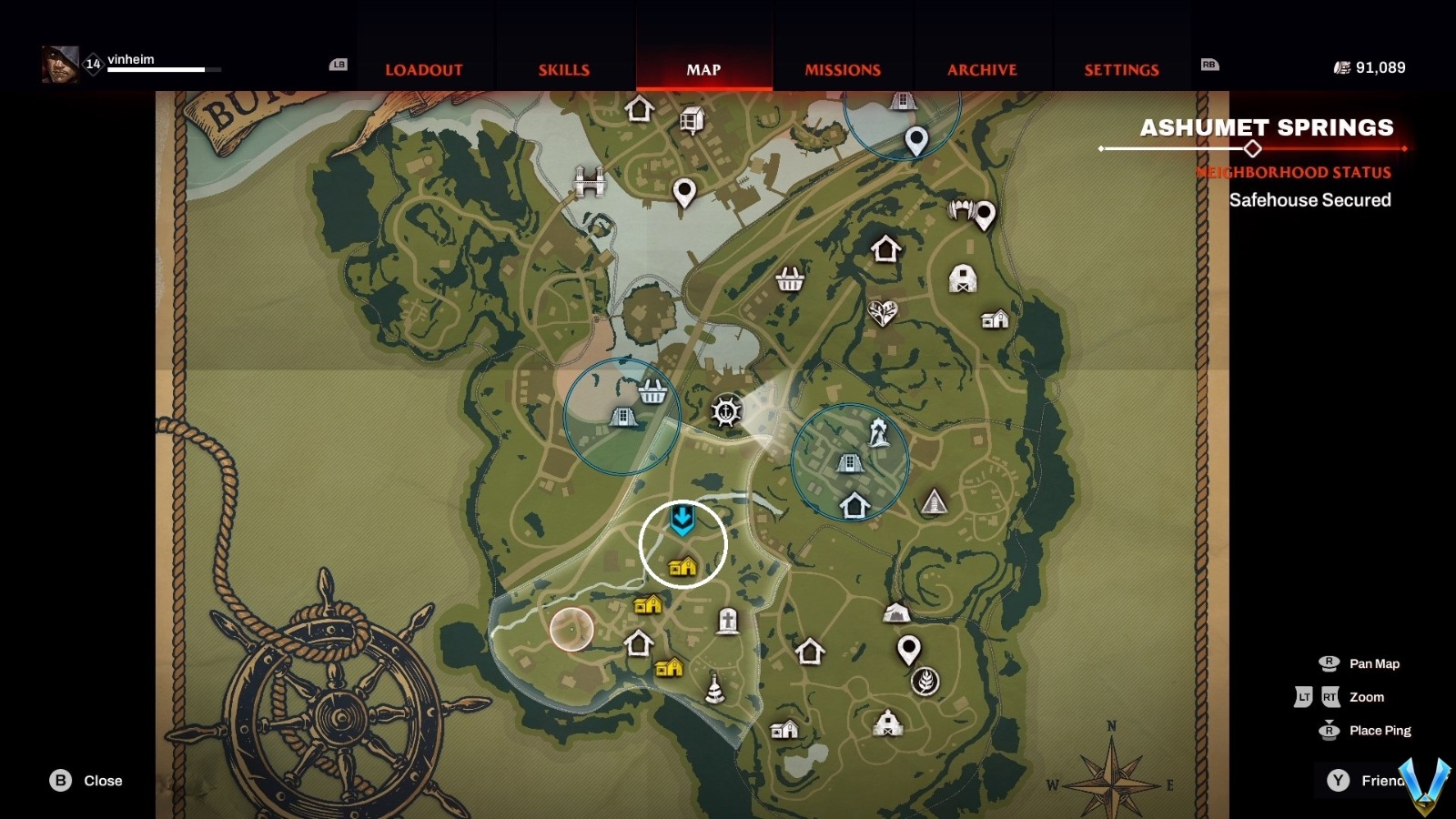Screen dimensions: 1456x819
Task: Open the Archive tab
Action: (x=982, y=70)
